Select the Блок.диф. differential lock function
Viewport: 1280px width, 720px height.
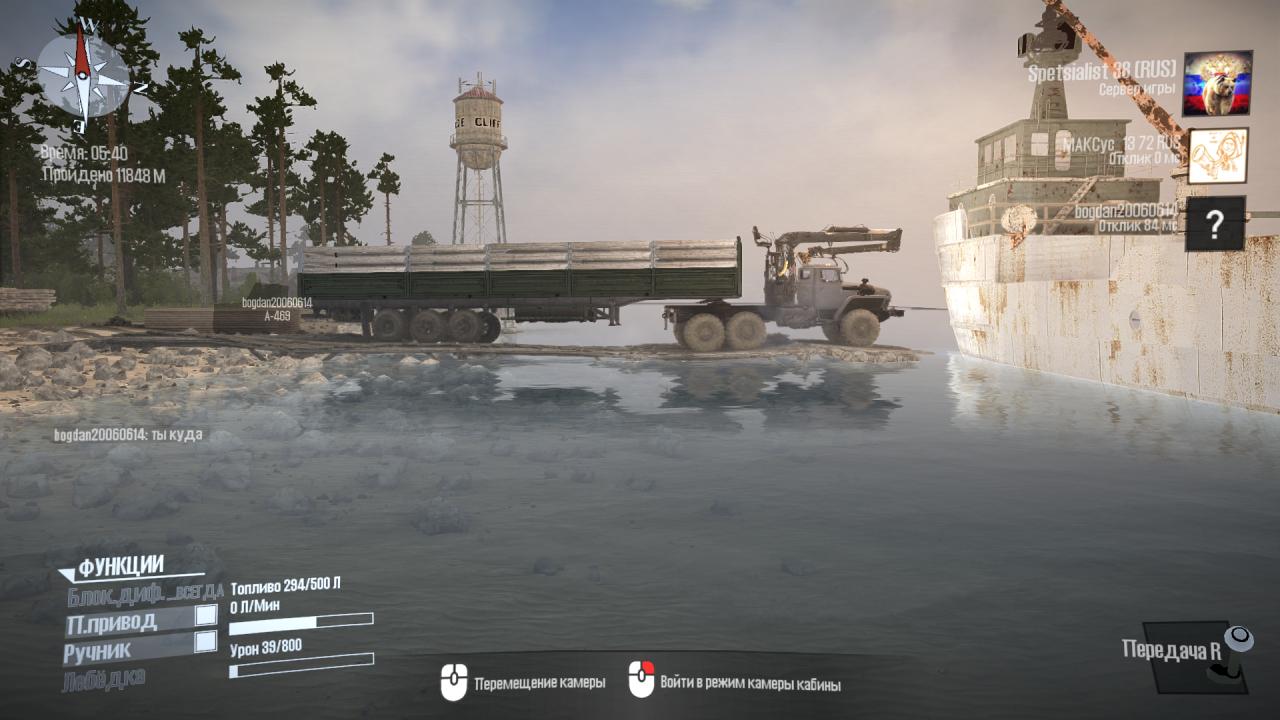[145, 595]
